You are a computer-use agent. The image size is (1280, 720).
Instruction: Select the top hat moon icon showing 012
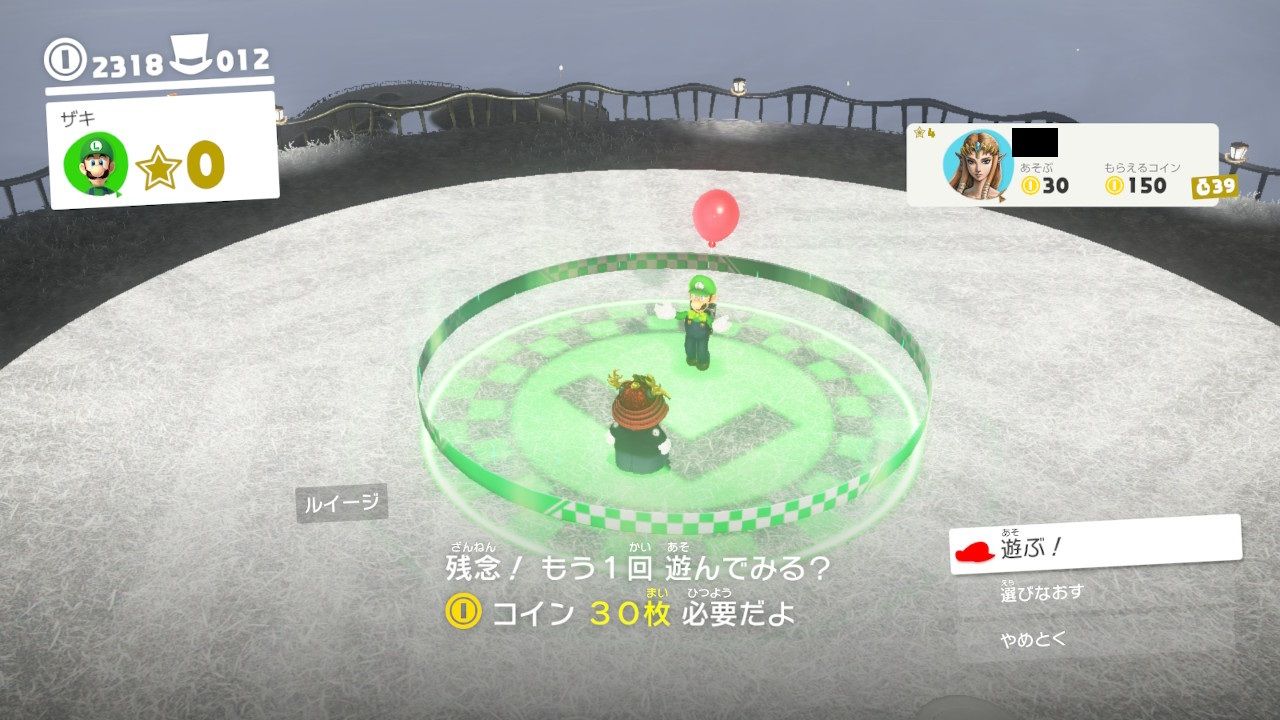(x=190, y=52)
